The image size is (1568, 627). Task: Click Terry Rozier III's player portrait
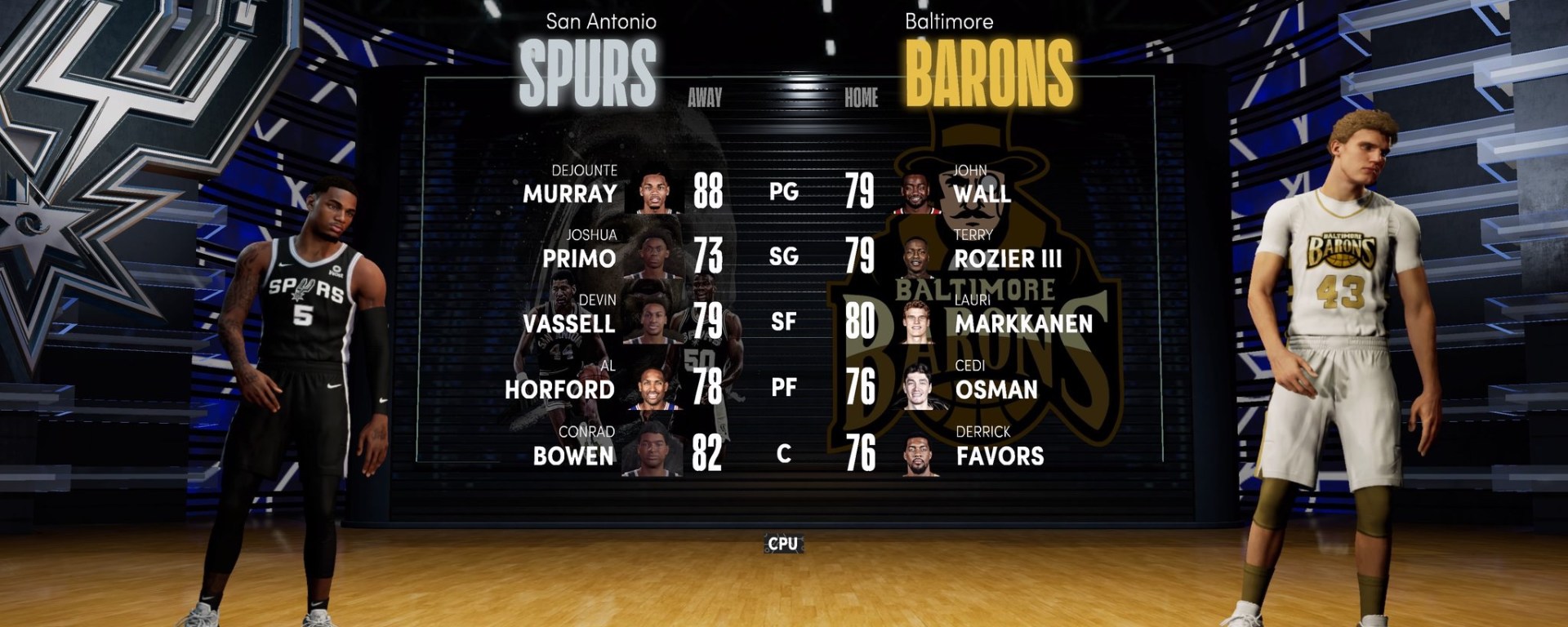coord(918,256)
